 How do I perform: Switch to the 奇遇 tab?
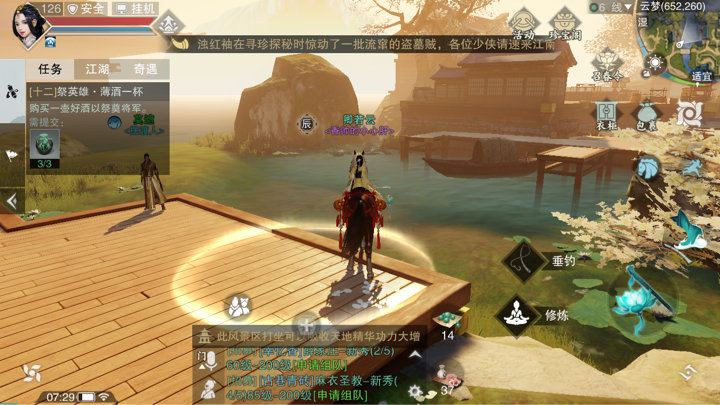click(146, 69)
